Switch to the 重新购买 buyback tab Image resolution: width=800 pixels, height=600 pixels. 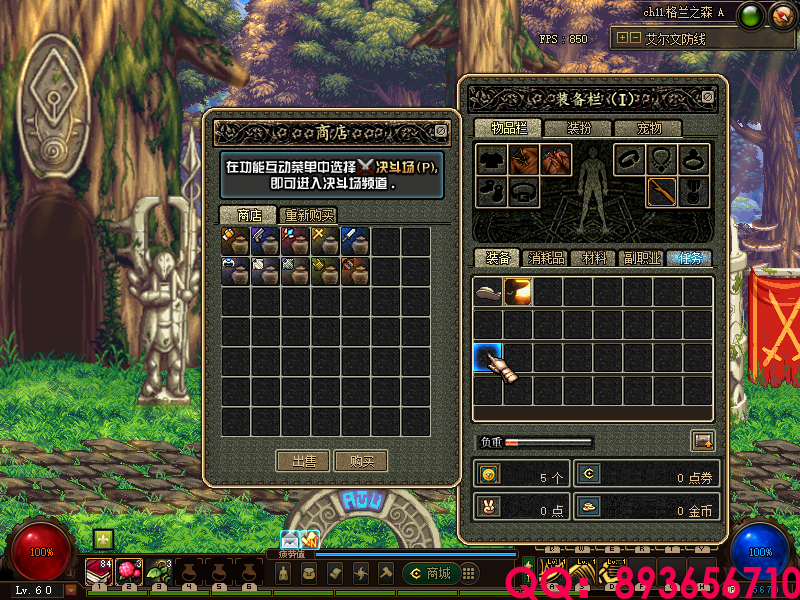coord(309,215)
